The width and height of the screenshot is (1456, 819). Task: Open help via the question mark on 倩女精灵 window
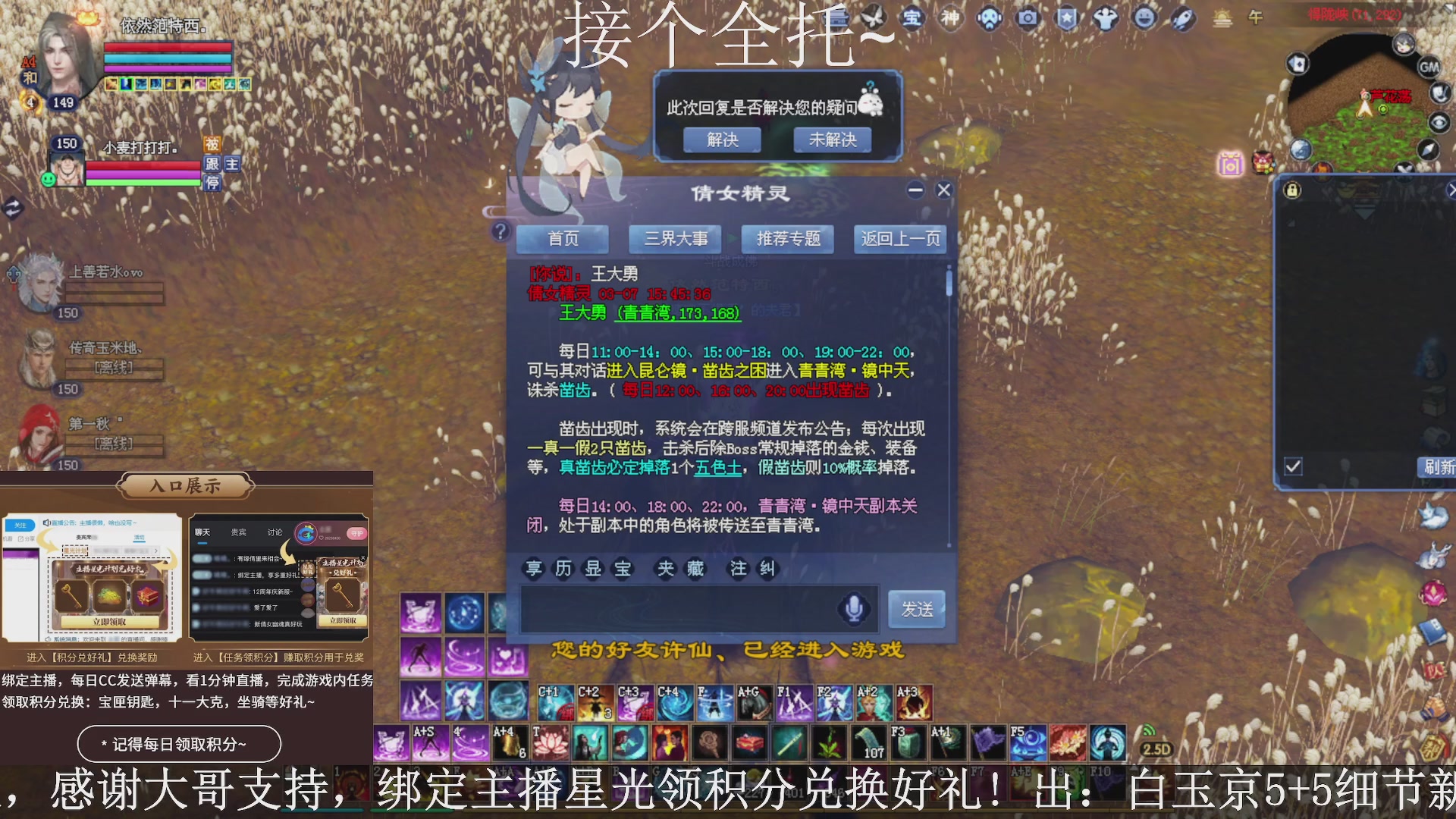click(x=500, y=231)
